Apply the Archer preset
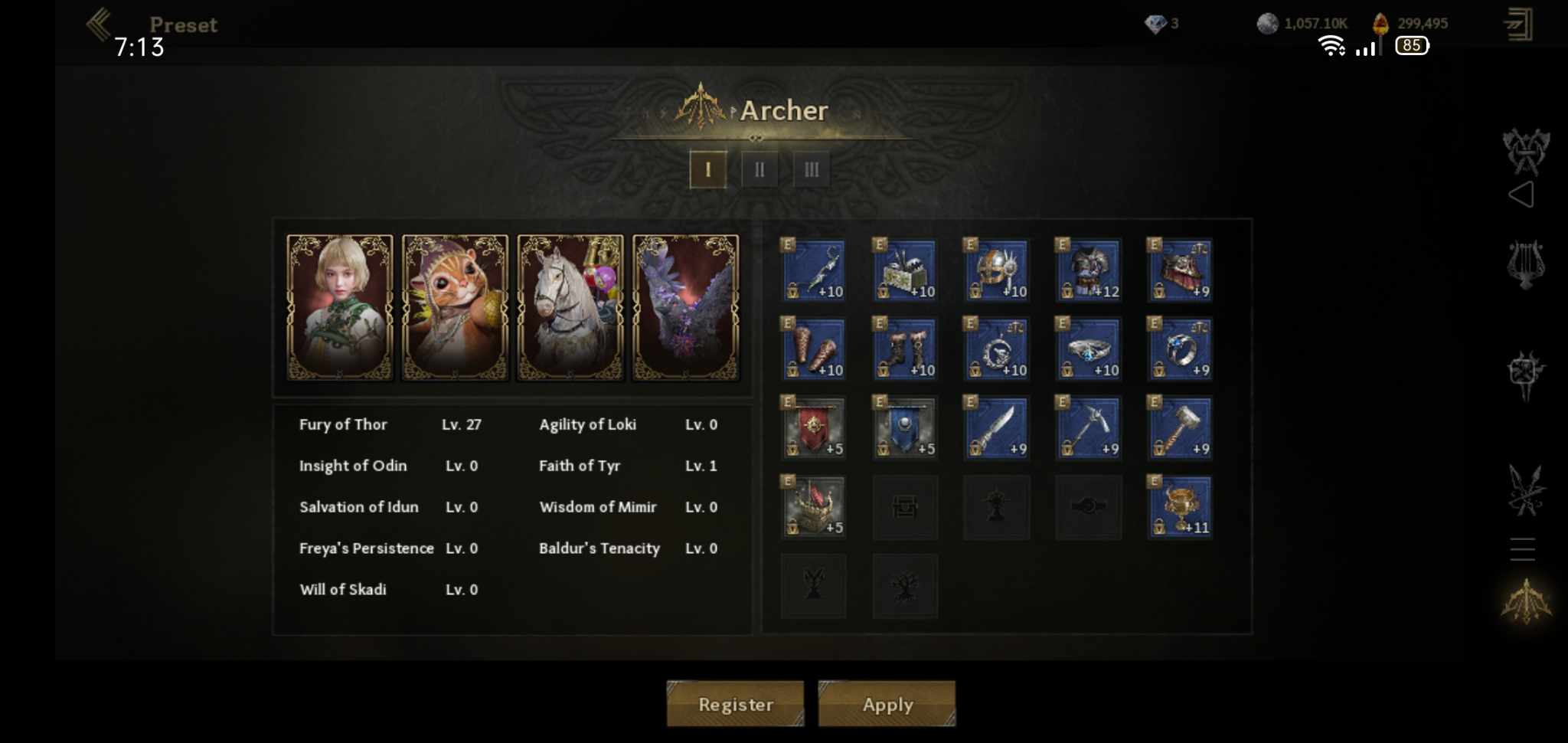This screenshot has width=1568, height=743. pyautogui.click(x=887, y=703)
